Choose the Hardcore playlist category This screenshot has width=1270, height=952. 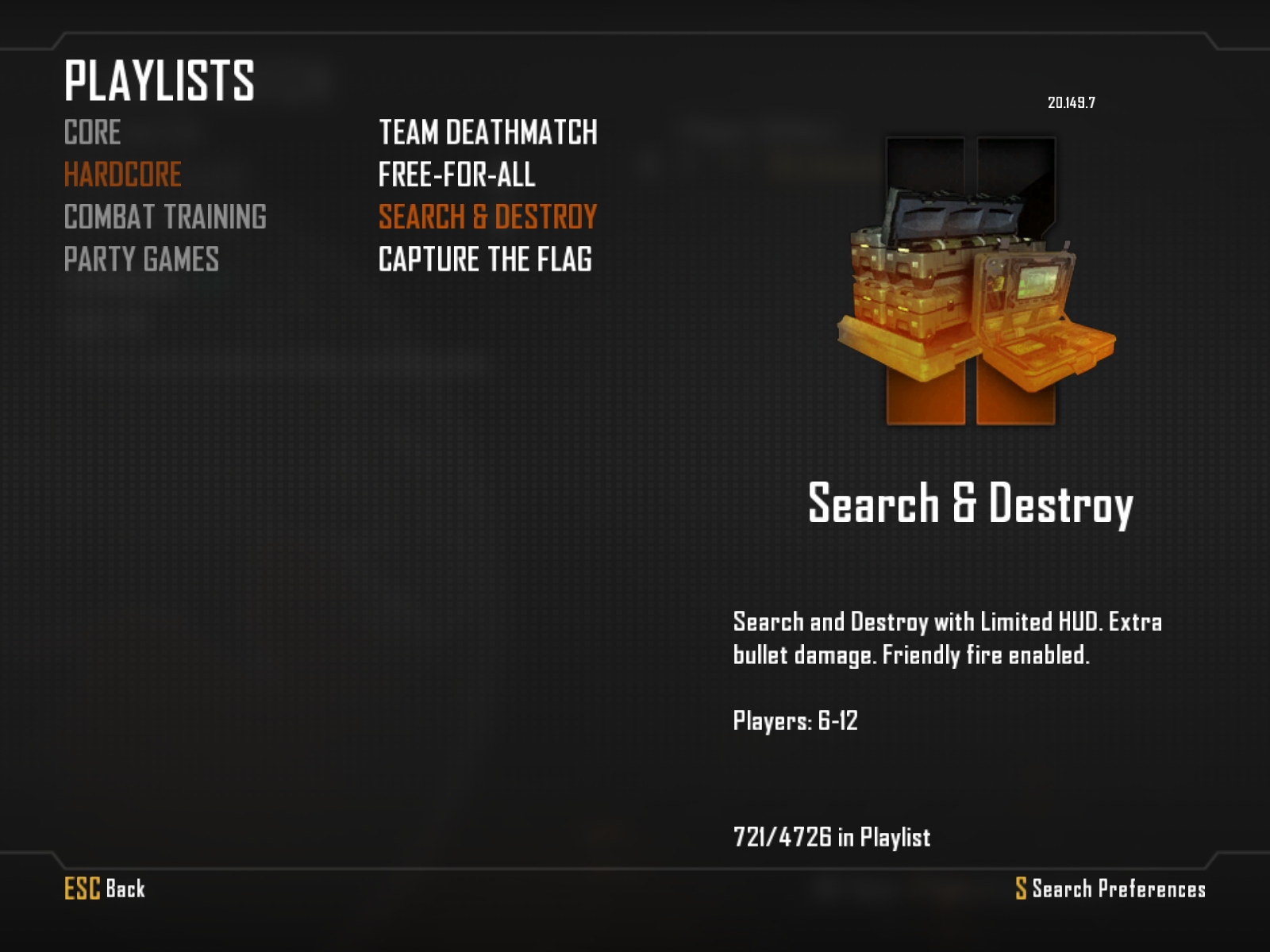[123, 175]
